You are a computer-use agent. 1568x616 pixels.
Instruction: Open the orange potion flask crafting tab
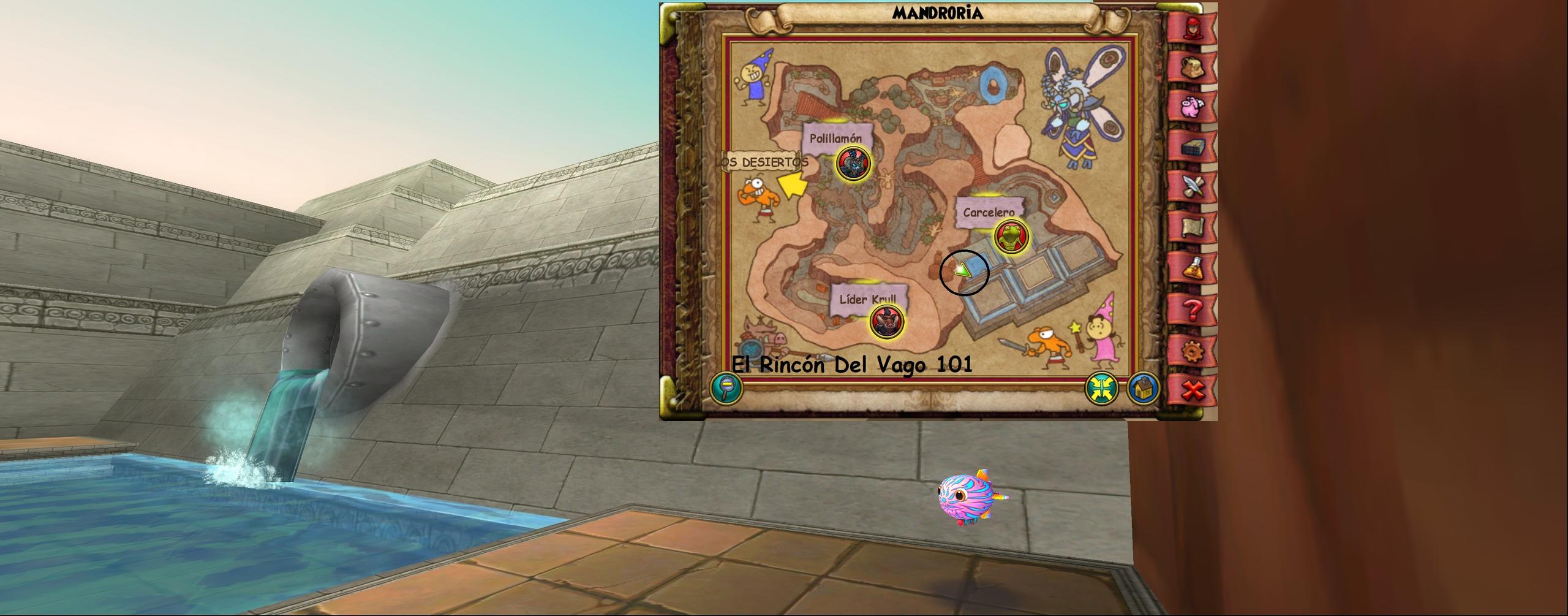tap(1191, 268)
